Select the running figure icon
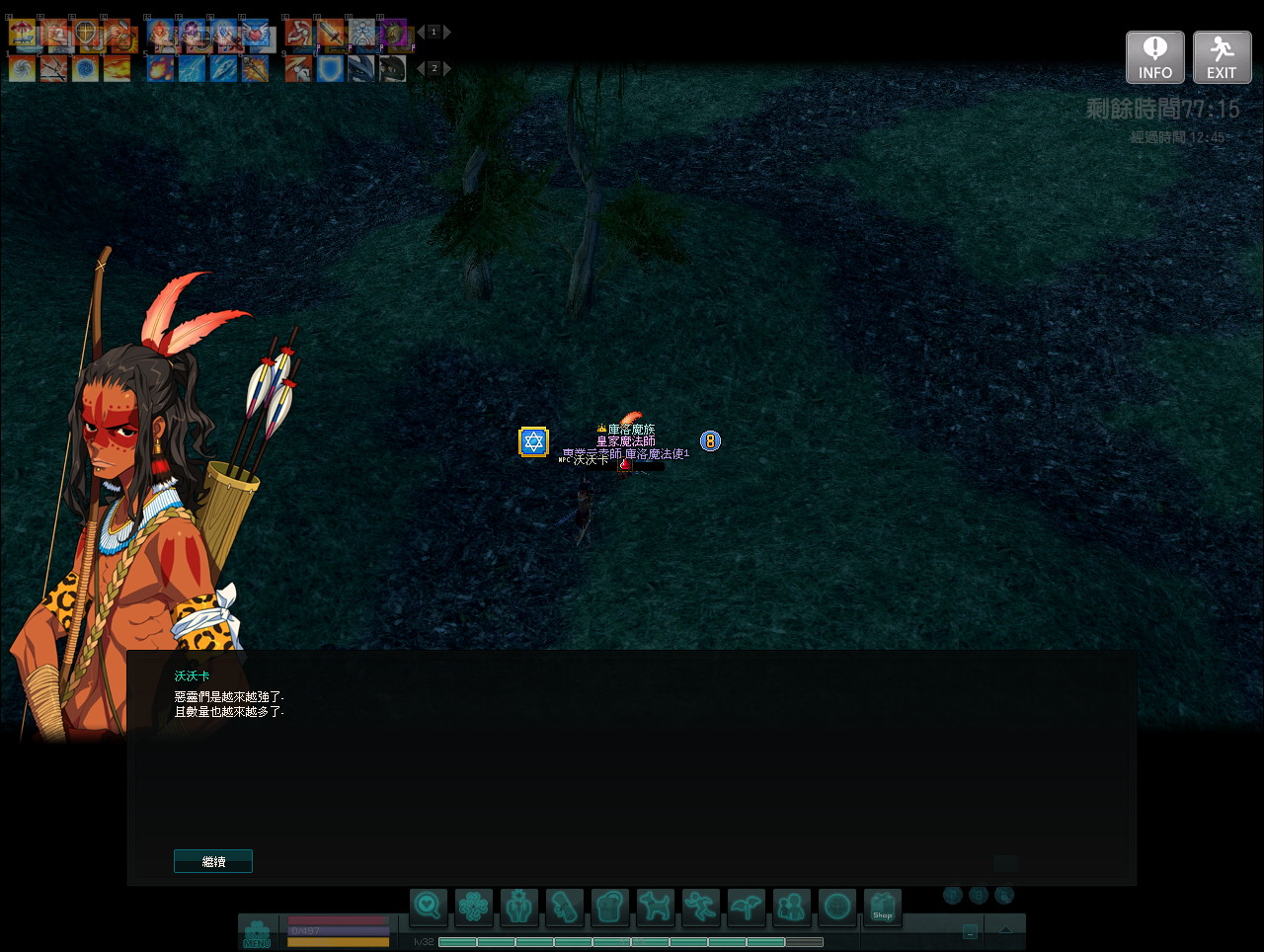This screenshot has height=952, width=1264. coord(700,906)
